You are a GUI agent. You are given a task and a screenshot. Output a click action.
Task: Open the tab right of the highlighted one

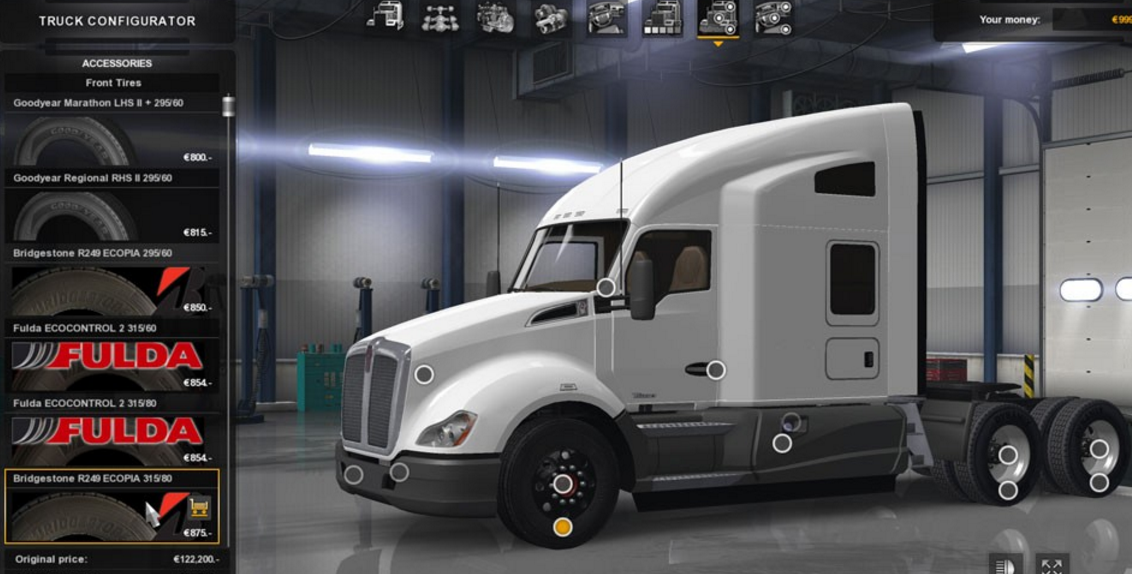click(x=772, y=17)
